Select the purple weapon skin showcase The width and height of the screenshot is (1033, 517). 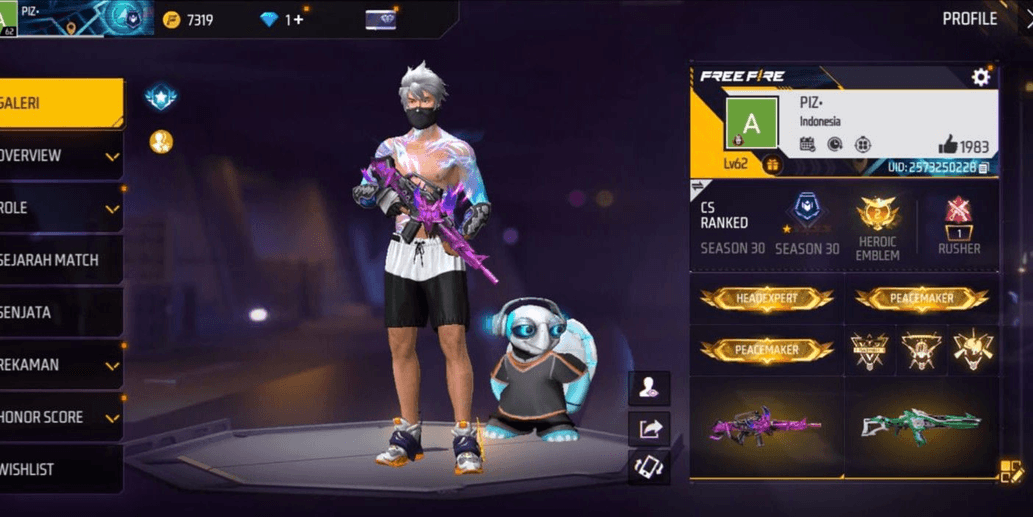coord(766,425)
